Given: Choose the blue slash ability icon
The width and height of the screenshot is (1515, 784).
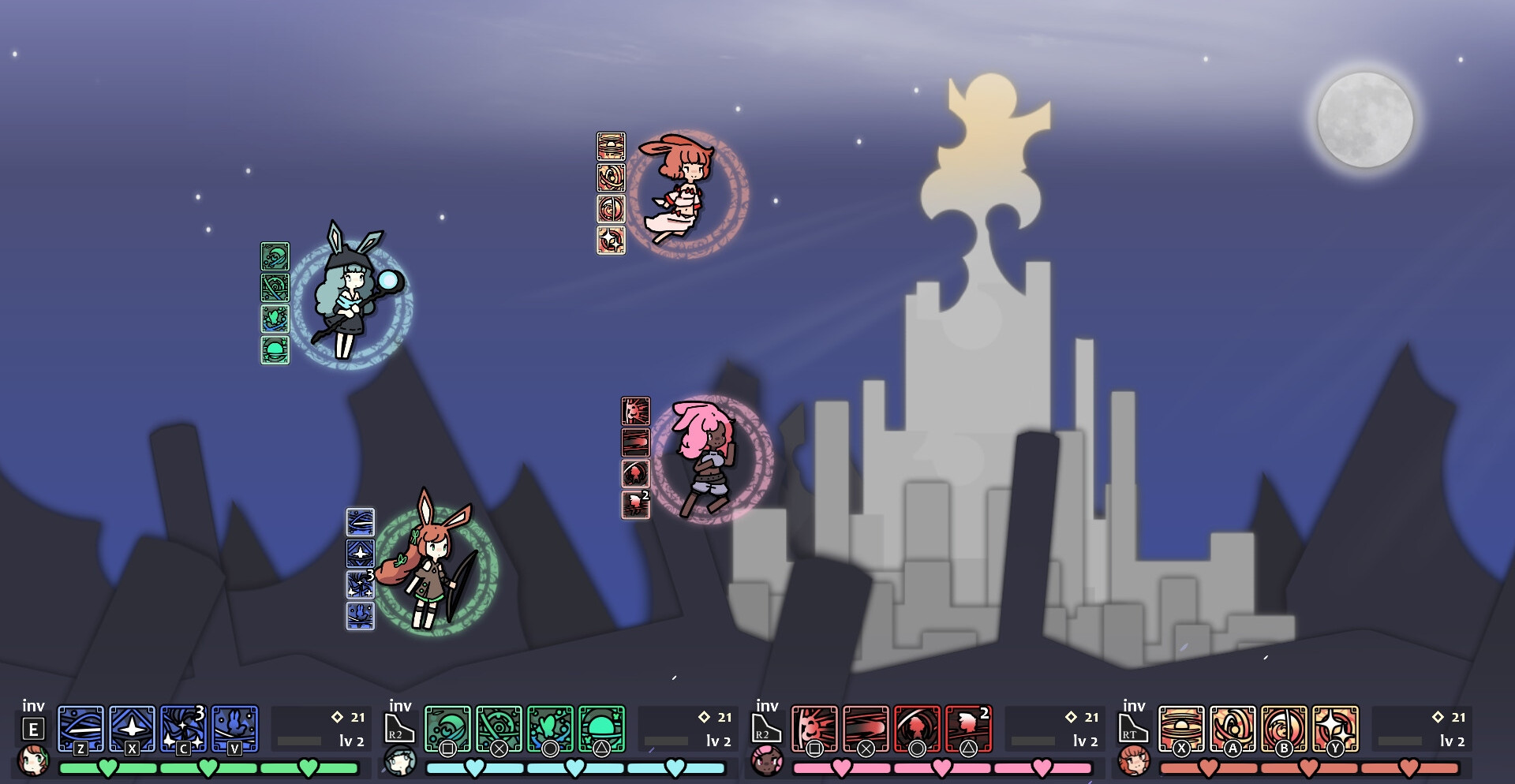Looking at the screenshot, I should tap(80, 727).
